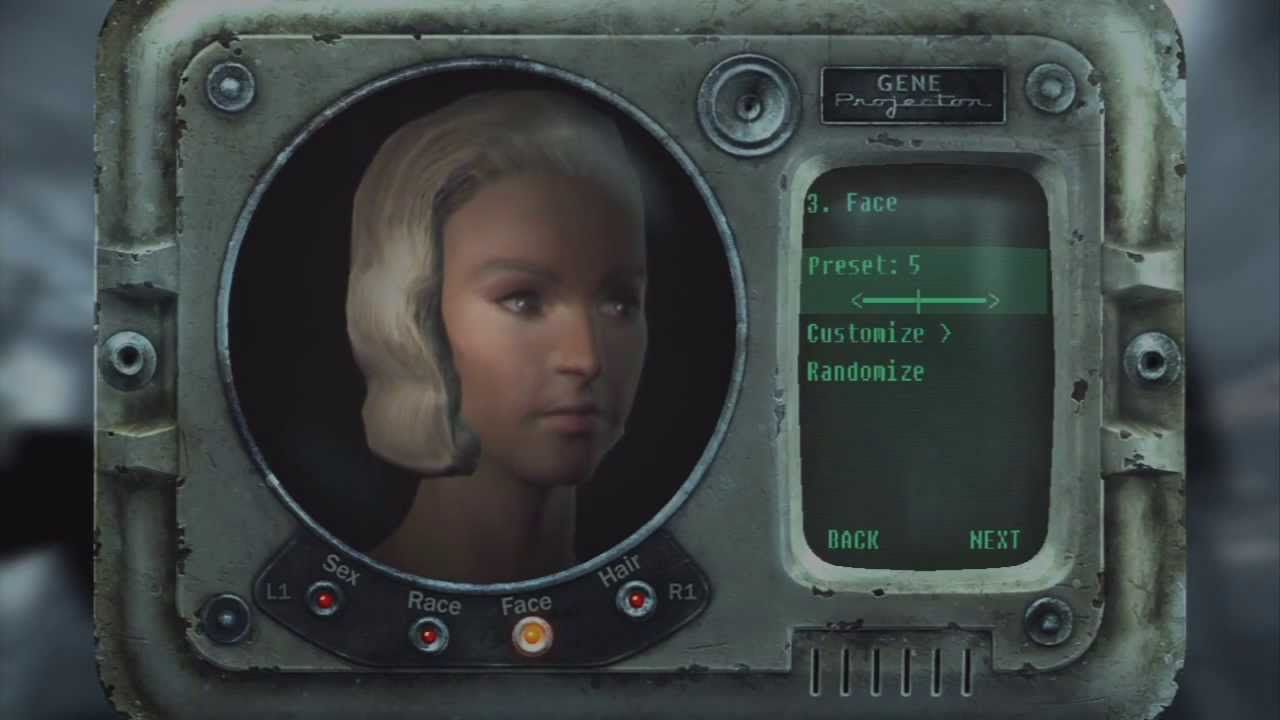Expand the Customize submenu
This screenshot has height=720, width=1280.
[865, 335]
